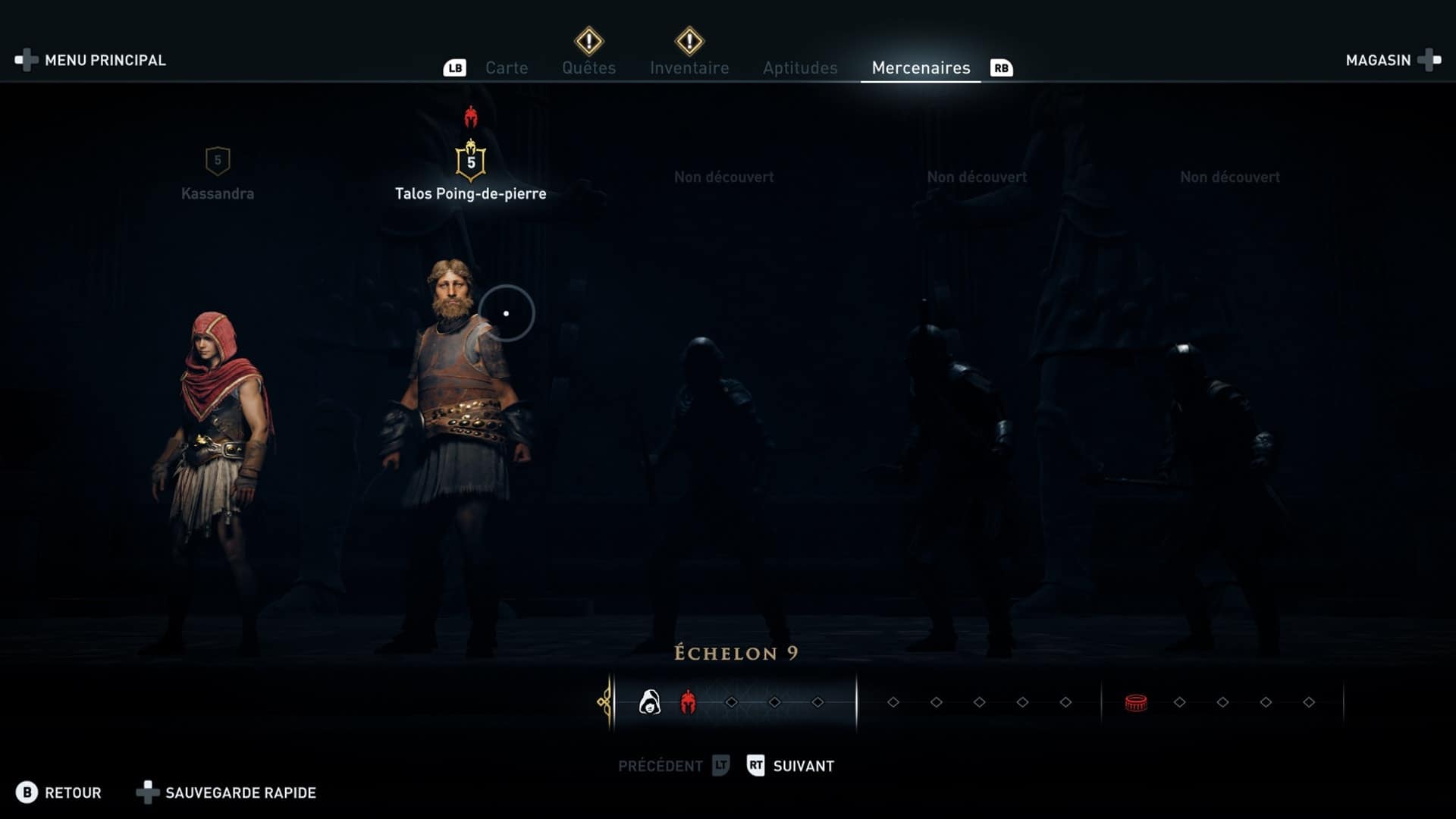
Task: Select the Mercenaires tab
Action: [921, 68]
